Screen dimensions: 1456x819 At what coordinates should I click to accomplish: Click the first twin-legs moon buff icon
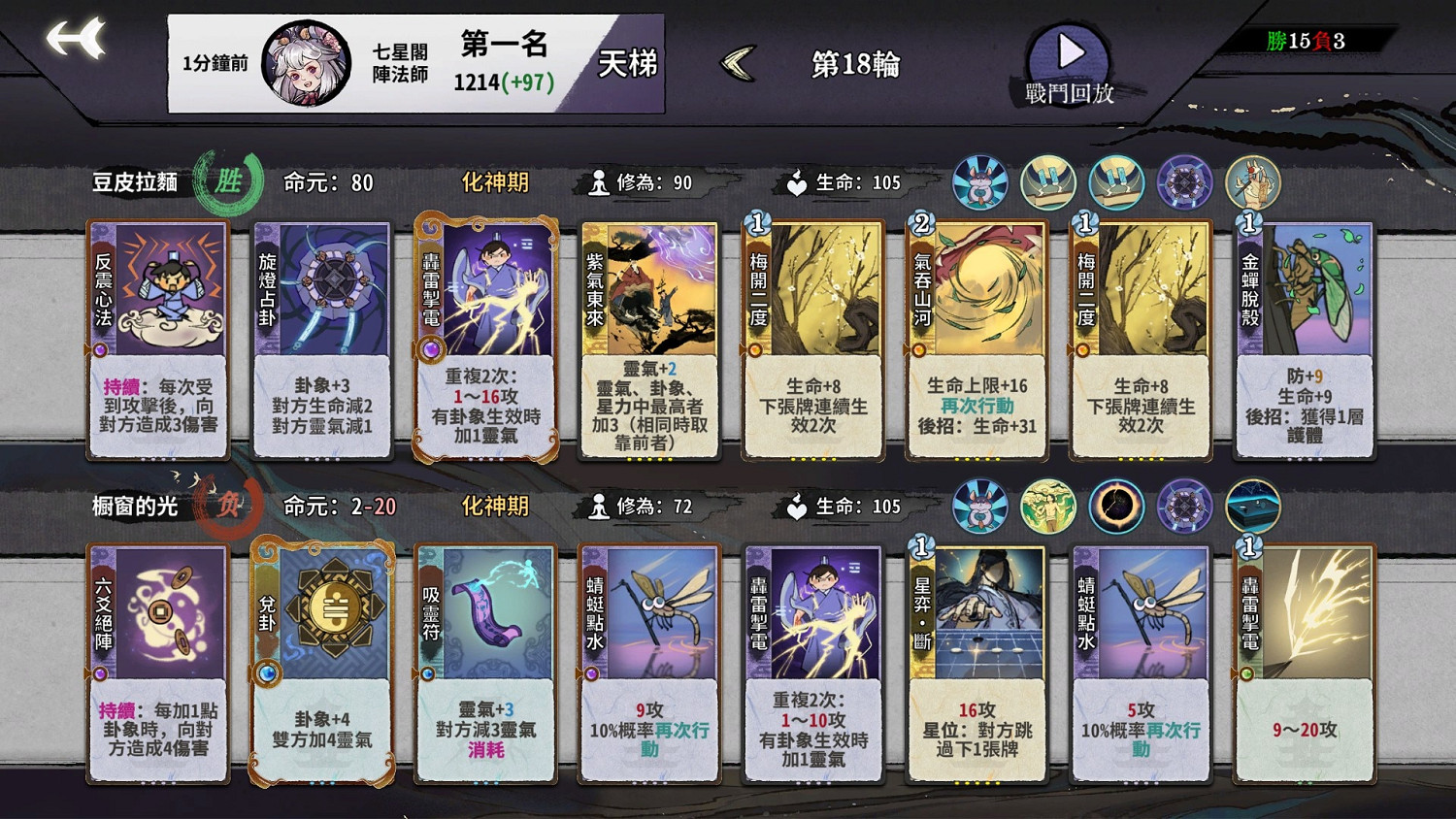click(x=1050, y=180)
